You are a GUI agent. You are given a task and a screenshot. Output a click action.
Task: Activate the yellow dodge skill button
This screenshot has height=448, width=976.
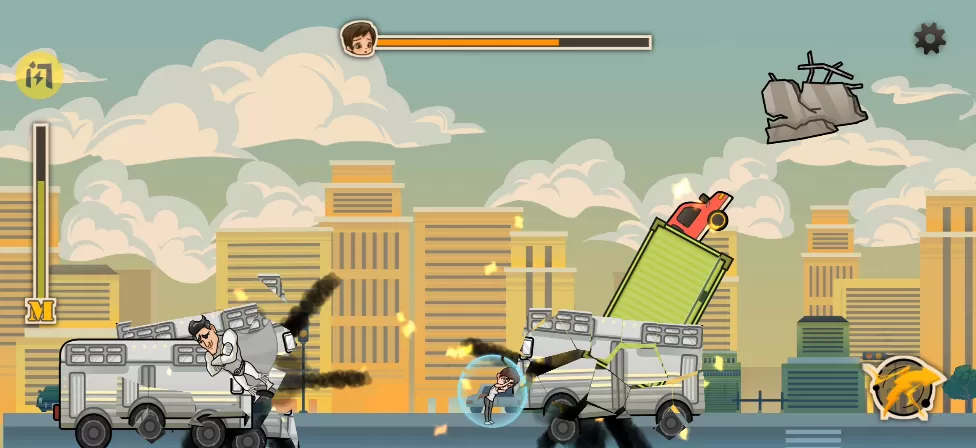pos(39,75)
